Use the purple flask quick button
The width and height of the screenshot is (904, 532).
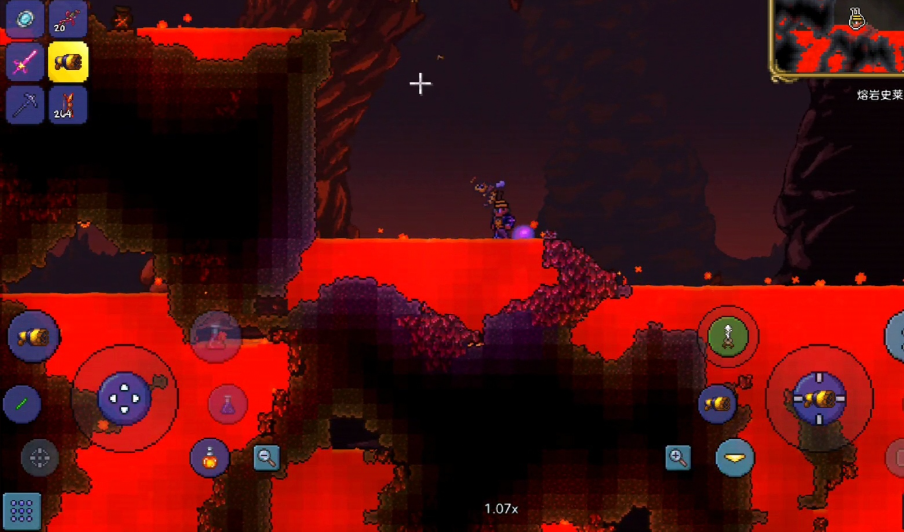pyautogui.click(x=228, y=405)
